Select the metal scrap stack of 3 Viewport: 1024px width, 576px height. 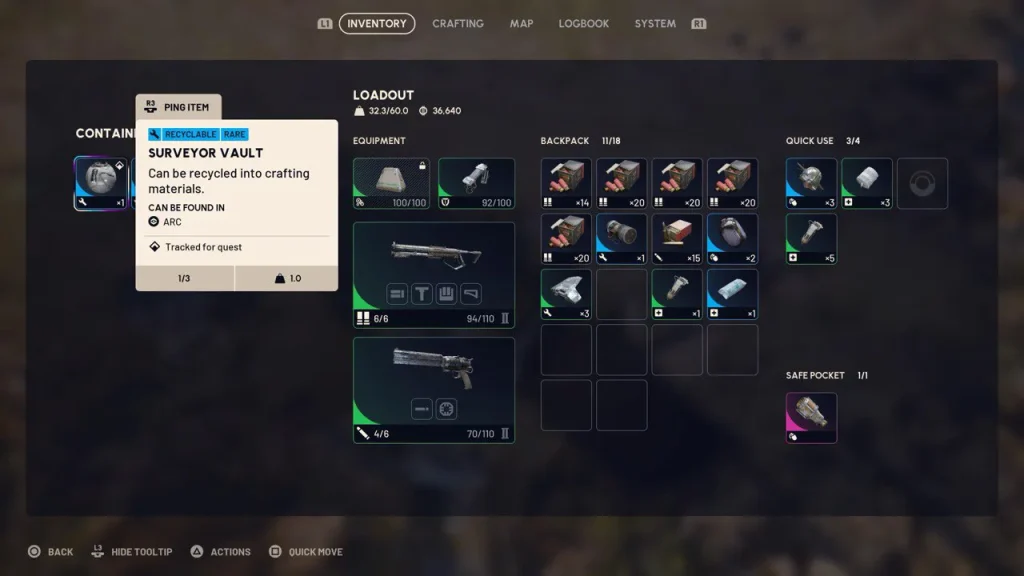566,294
